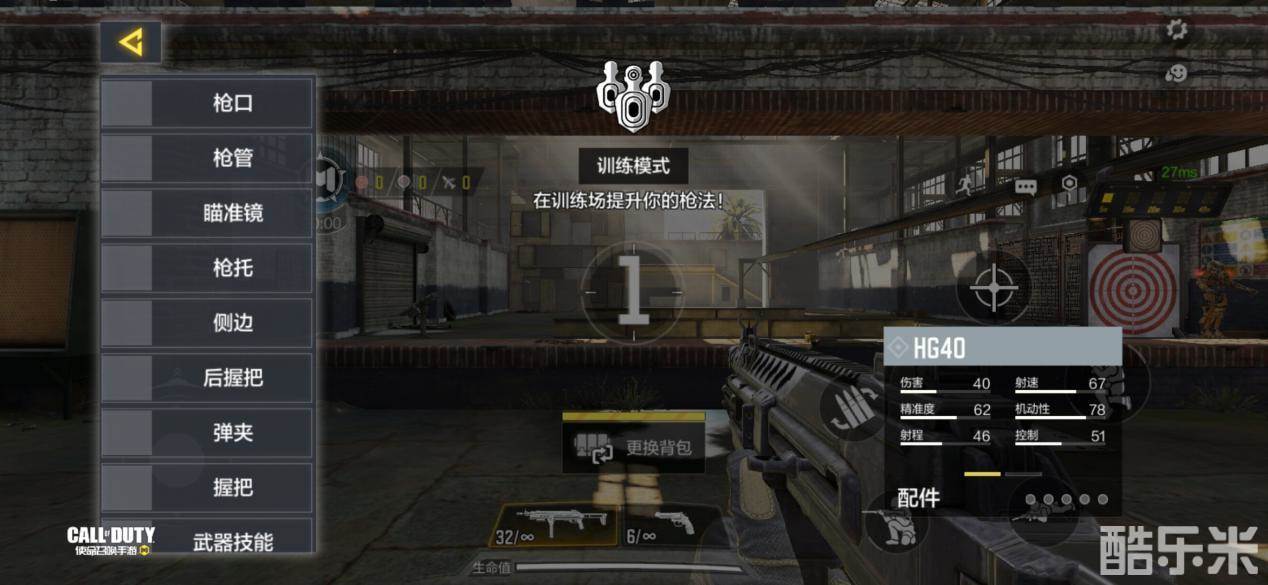Choose the 瞄准镜 optic attachment category

[x=208, y=213]
